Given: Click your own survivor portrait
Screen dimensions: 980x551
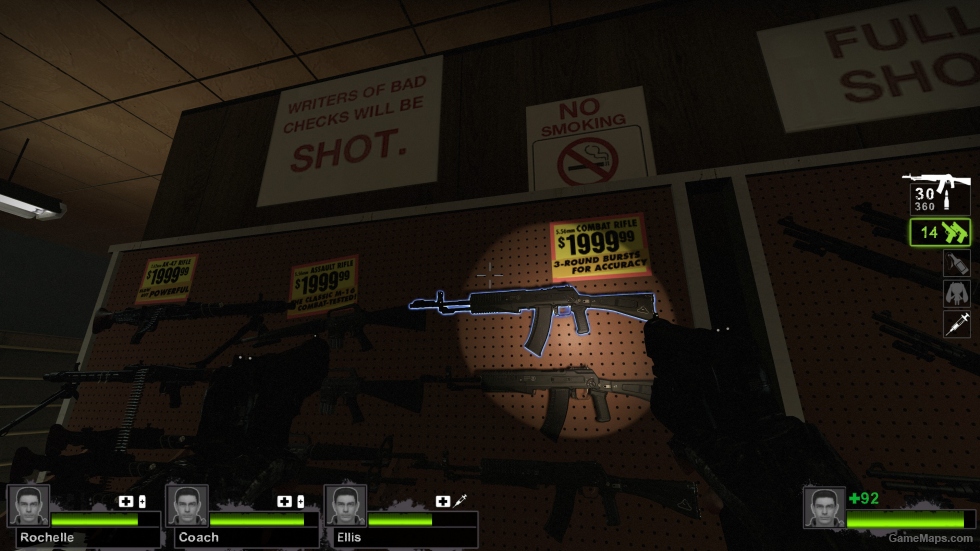Looking at the screenshot, I should tap(824, 507).
